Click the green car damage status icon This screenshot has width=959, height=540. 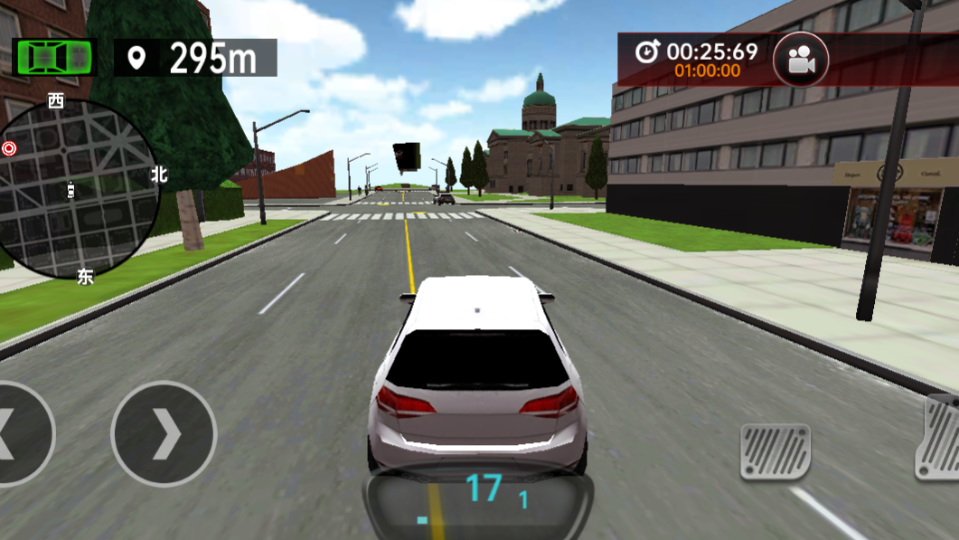pos(55,57)
